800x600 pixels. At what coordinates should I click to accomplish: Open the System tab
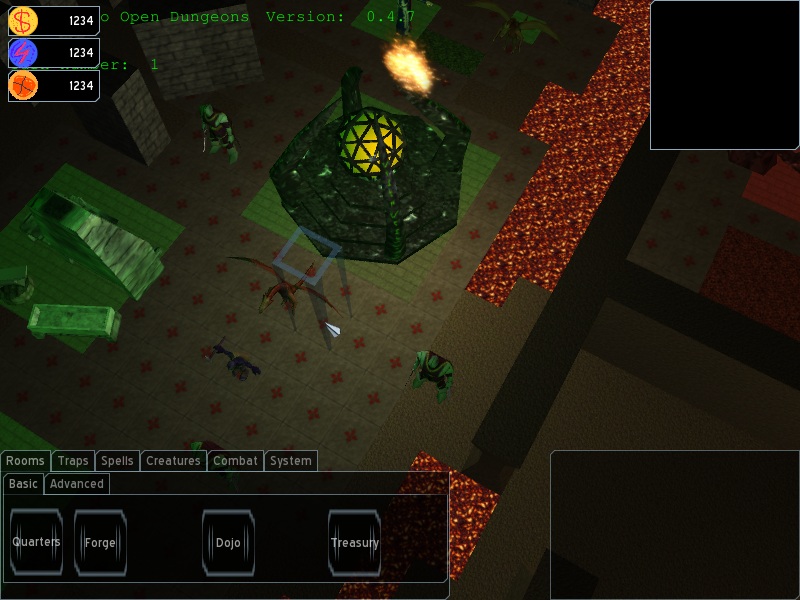tap(291, 461)
